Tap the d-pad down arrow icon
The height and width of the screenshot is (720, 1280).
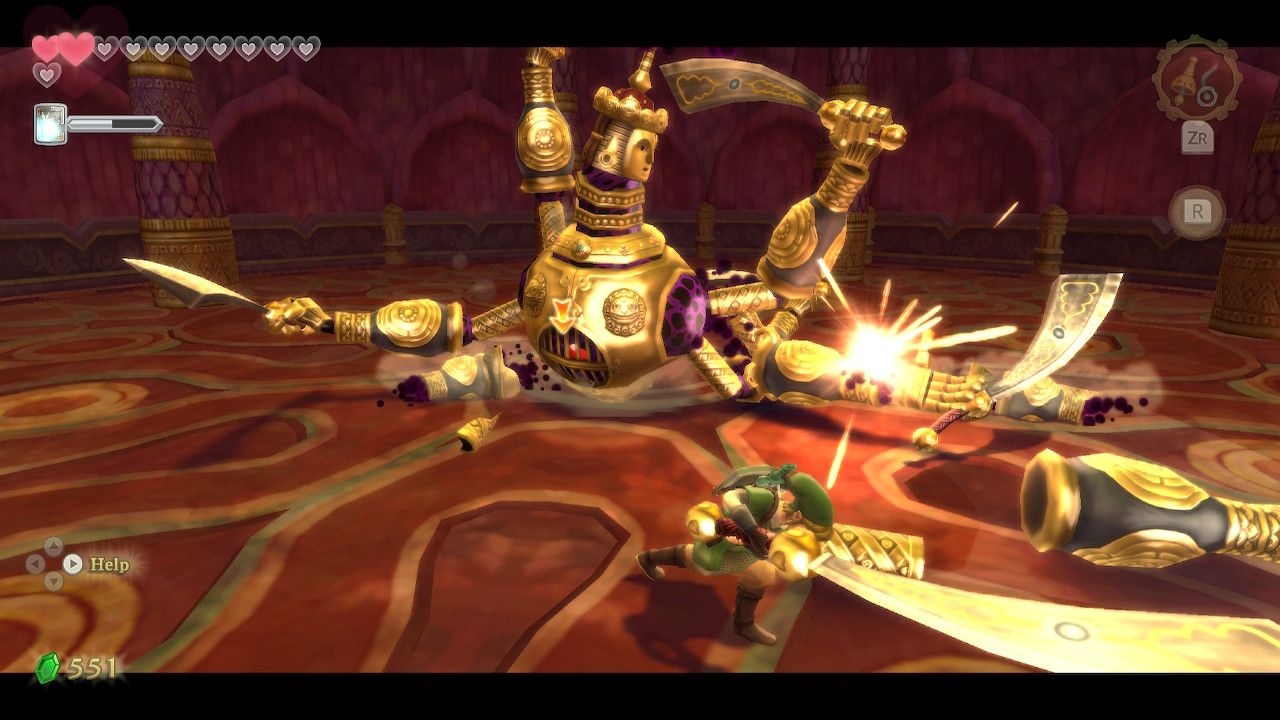point(54,581)
